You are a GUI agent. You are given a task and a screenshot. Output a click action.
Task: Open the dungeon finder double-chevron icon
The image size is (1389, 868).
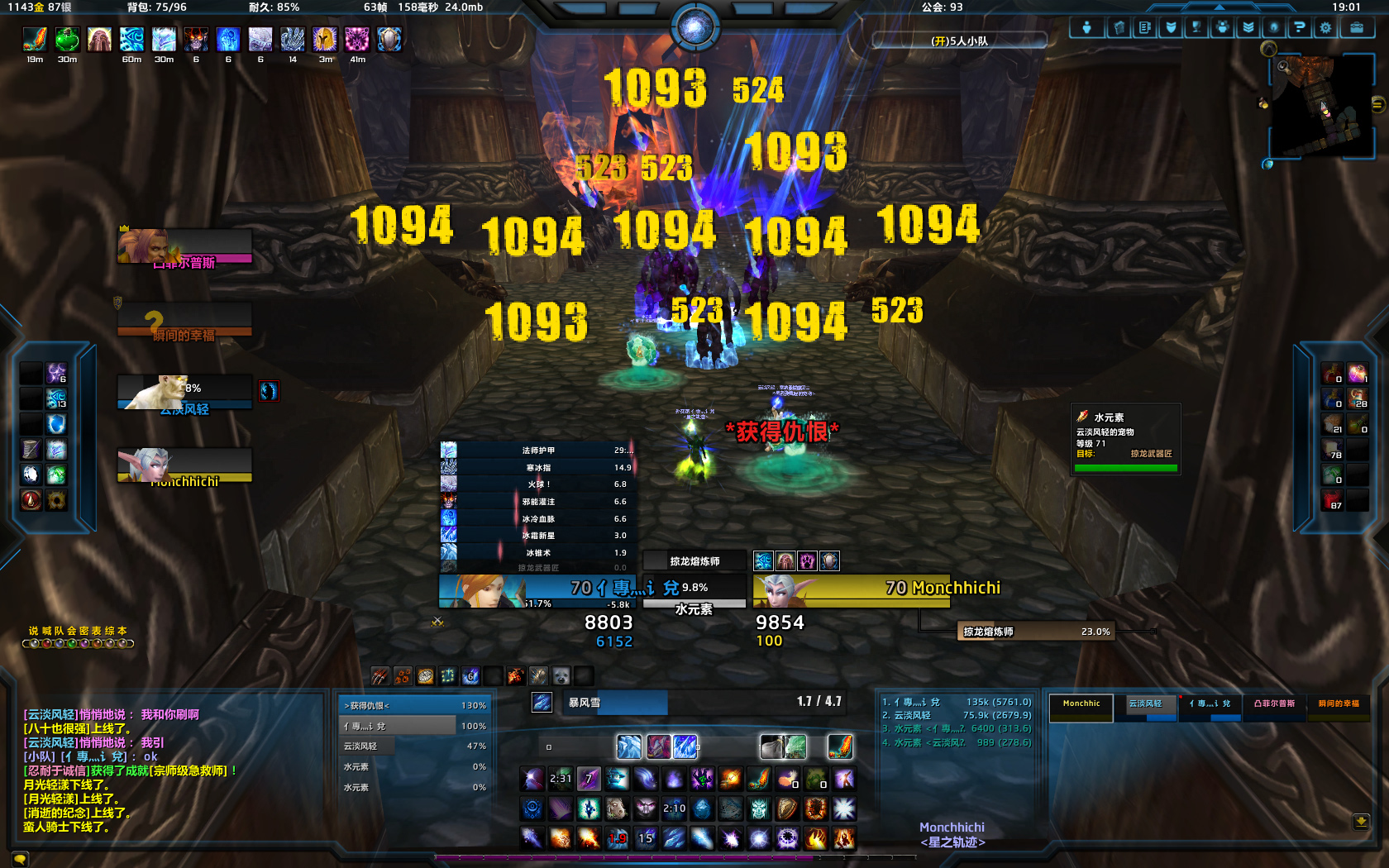pos(1248,27)
